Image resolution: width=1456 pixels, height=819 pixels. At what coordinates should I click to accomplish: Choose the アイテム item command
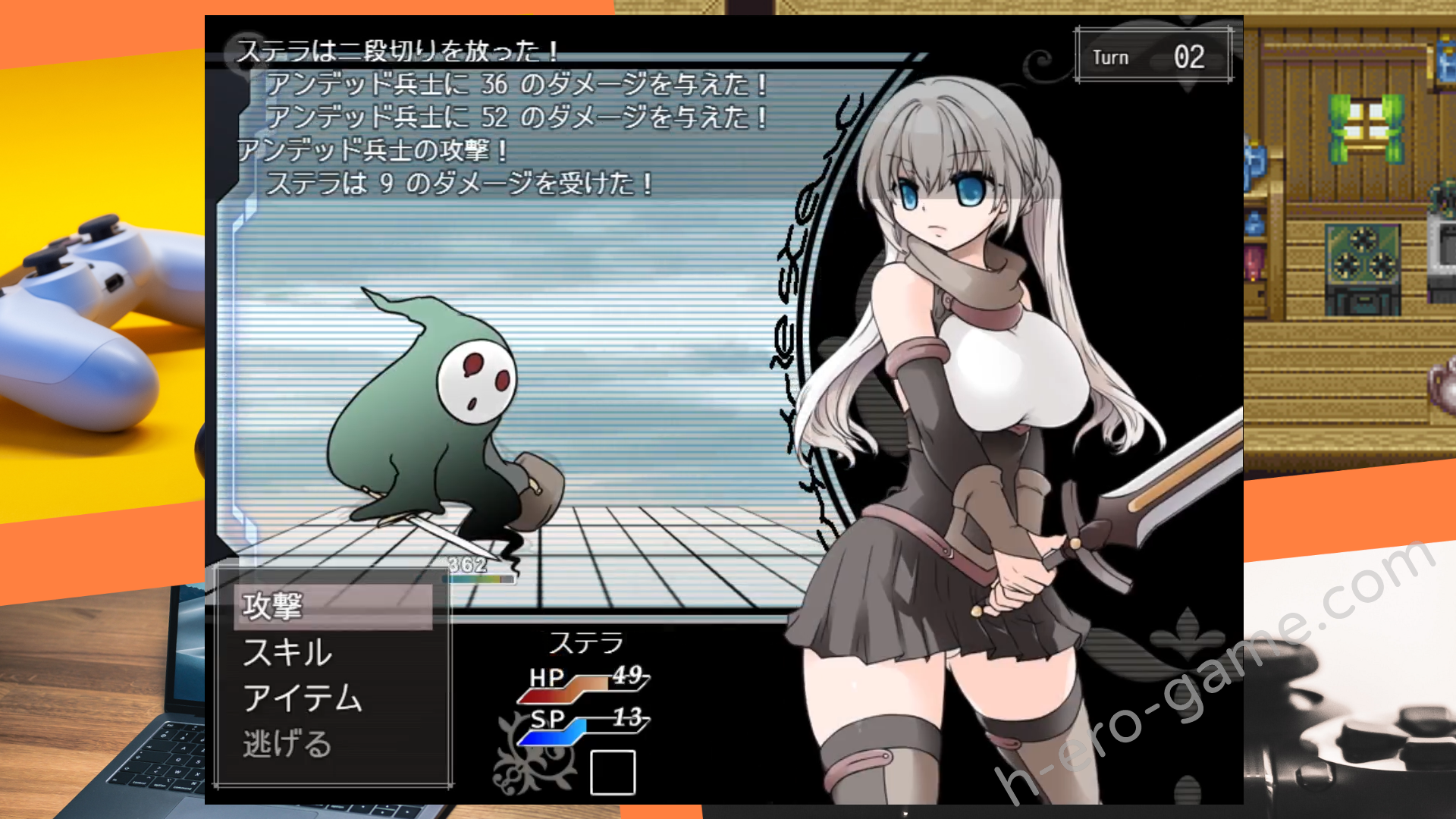pos(303,698)
